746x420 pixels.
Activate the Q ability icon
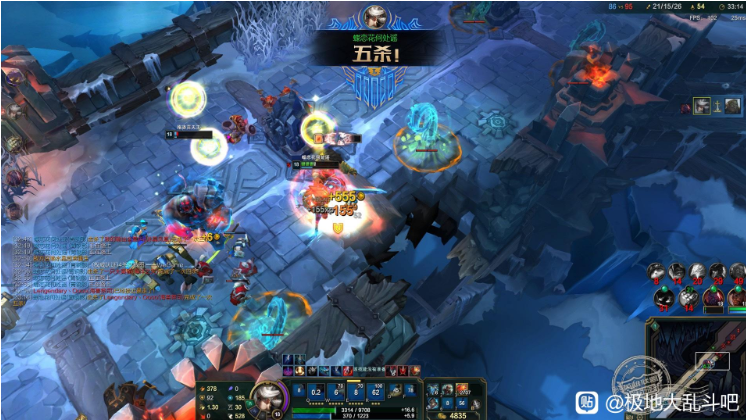tap(316, 390)
